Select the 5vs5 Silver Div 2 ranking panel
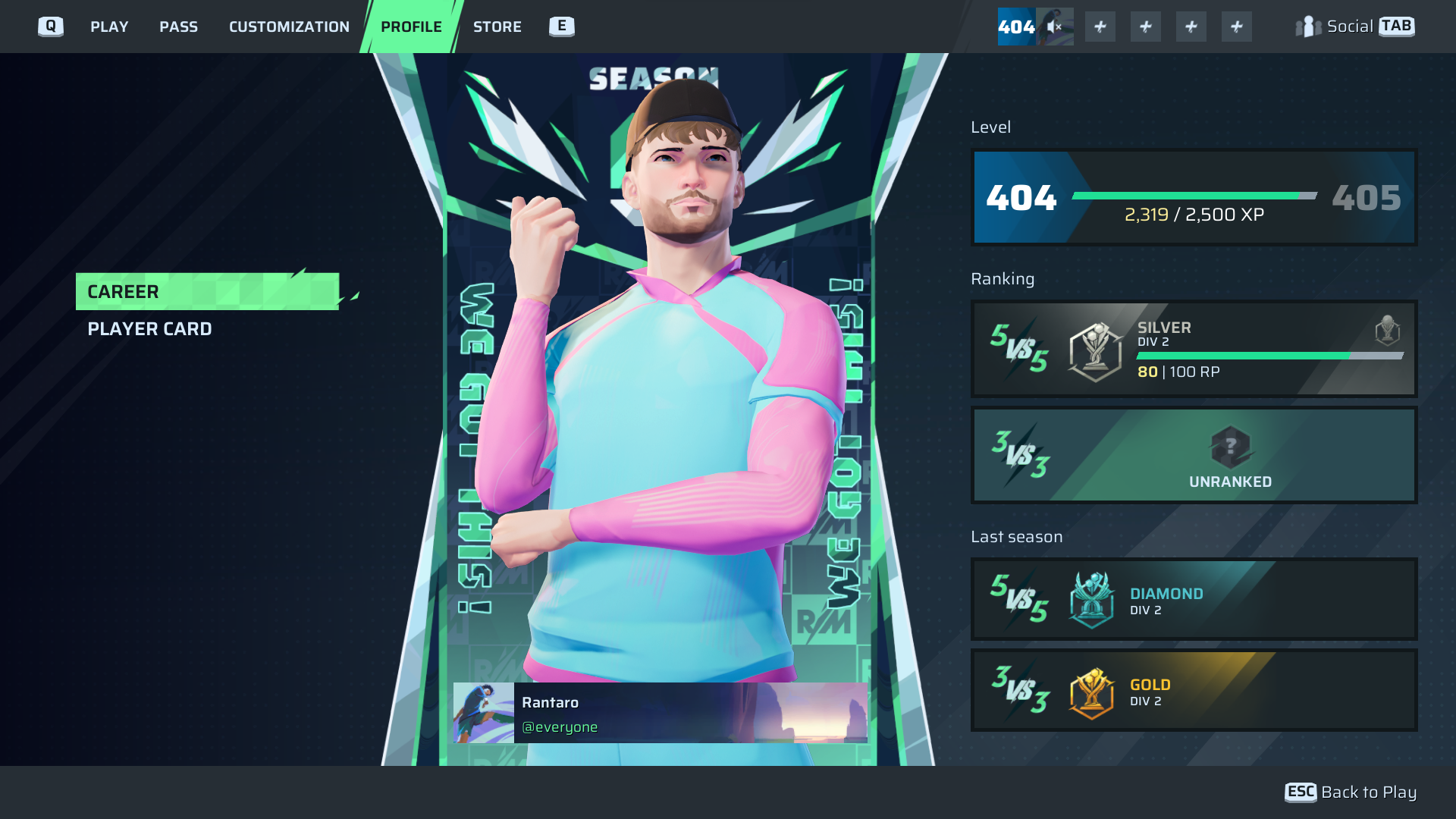 (1194, 349)
